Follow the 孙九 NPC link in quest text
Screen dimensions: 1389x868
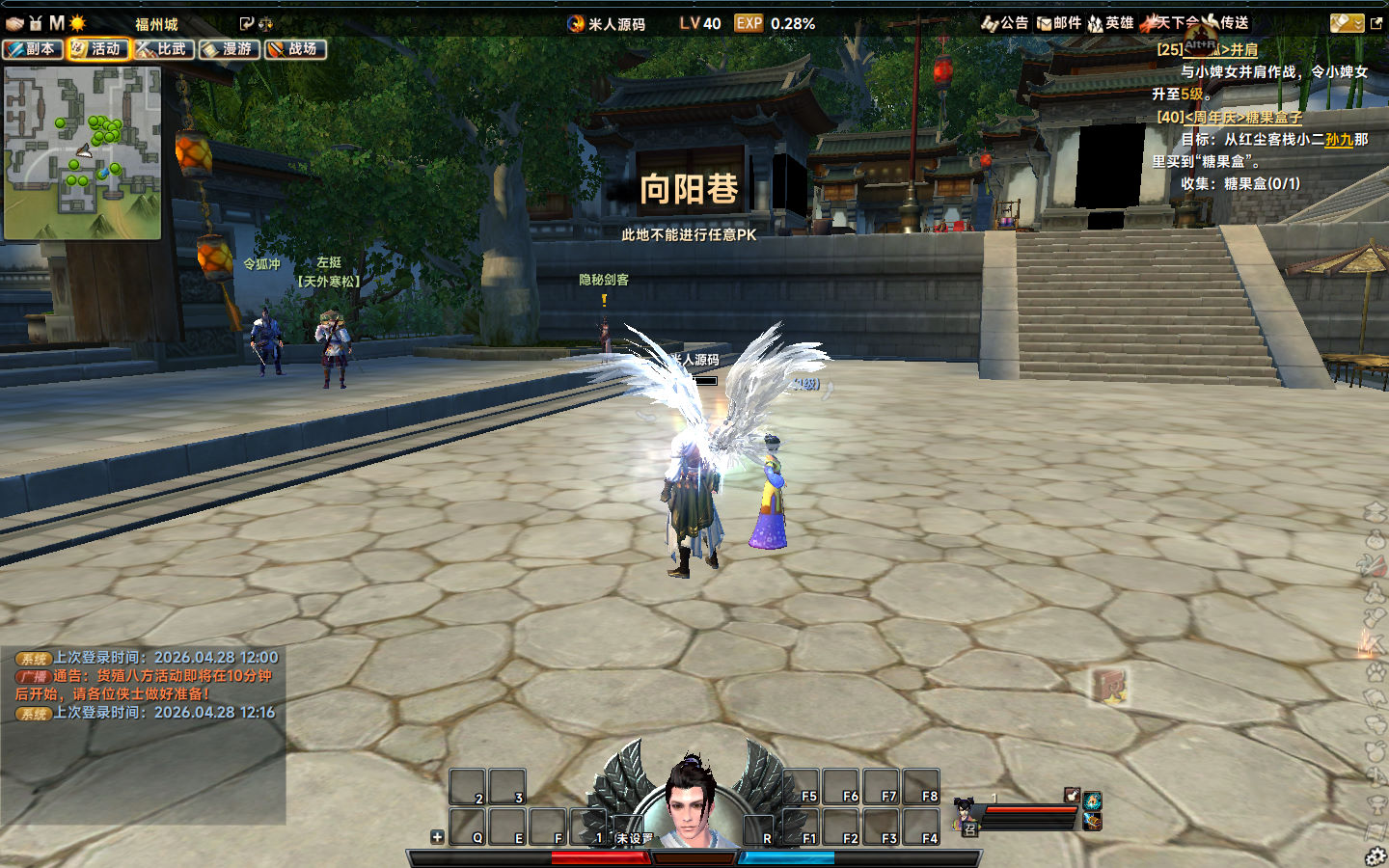pos(1339,139)
